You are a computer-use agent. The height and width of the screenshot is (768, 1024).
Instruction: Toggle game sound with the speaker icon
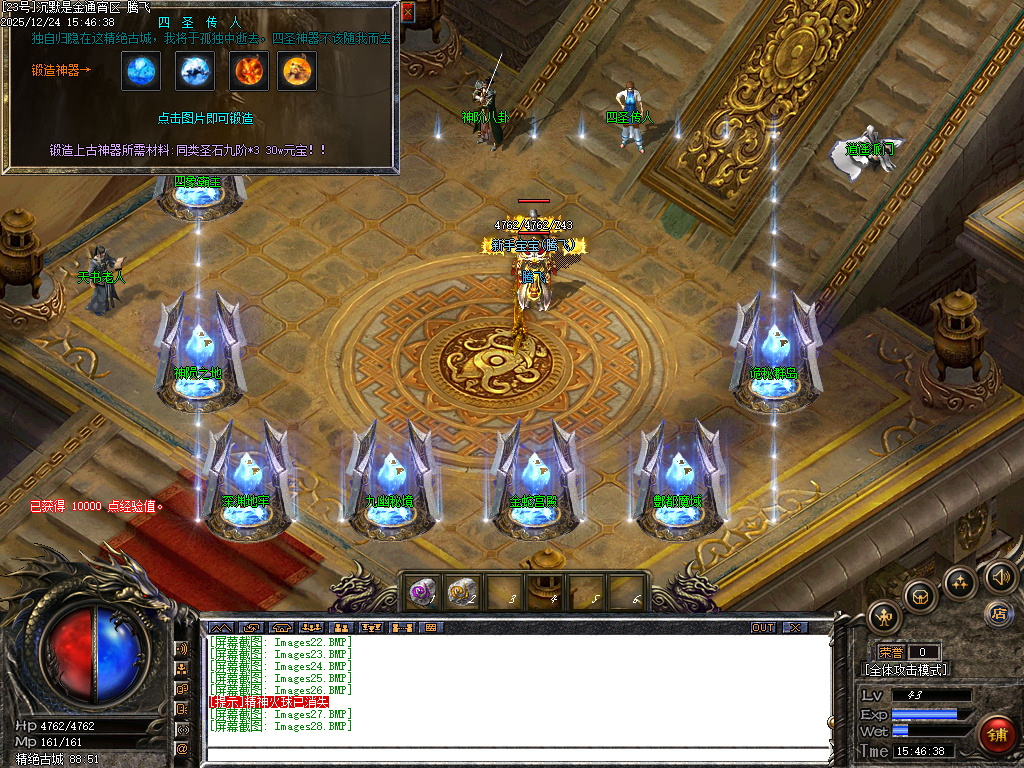pos(998,575)
